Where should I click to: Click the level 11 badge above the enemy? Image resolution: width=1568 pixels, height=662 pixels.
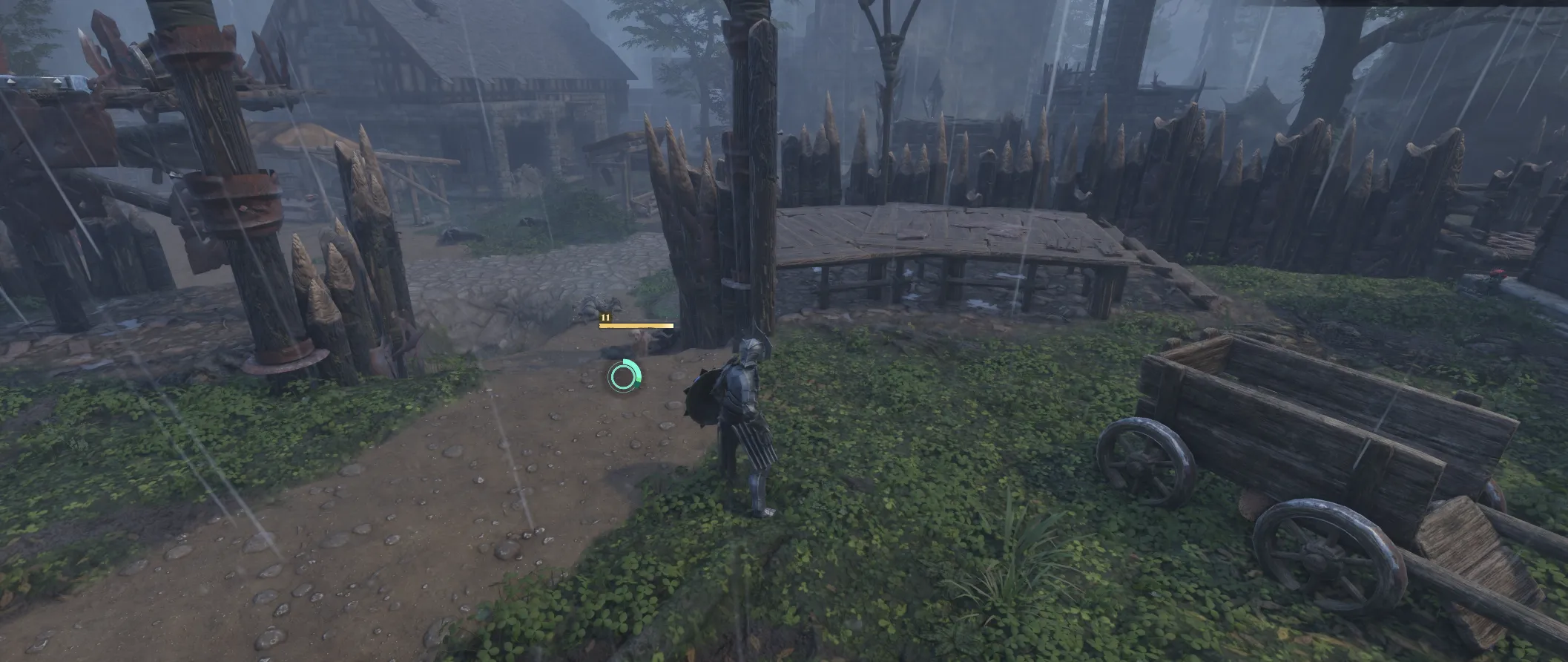[605, 318]
